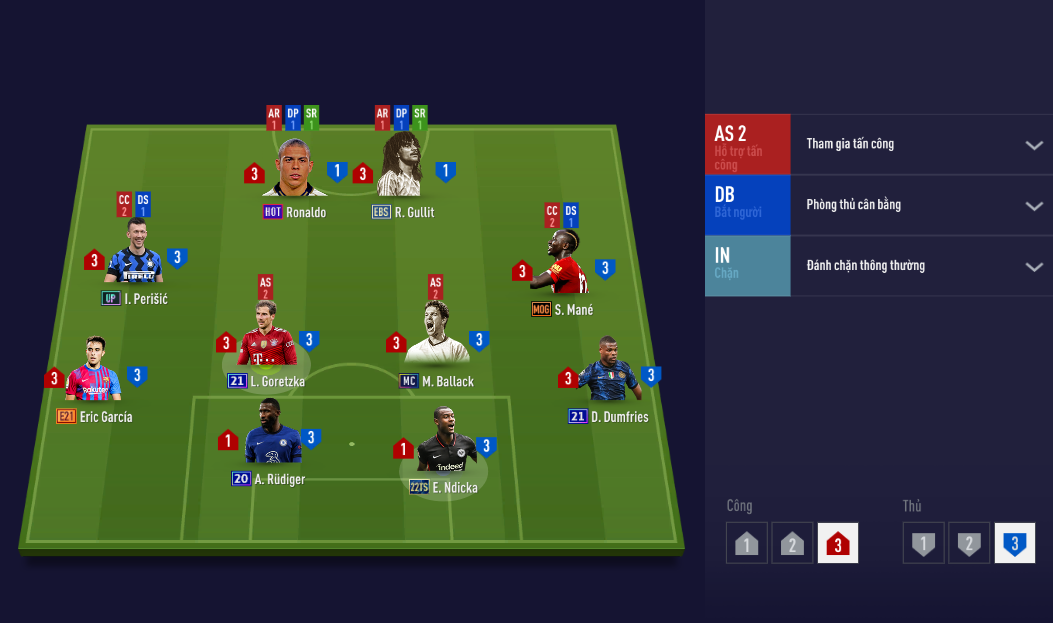Choose defense (Thủ) level 3
The width and height of the screenshot is (1053, 623).
click(1014, 543)
